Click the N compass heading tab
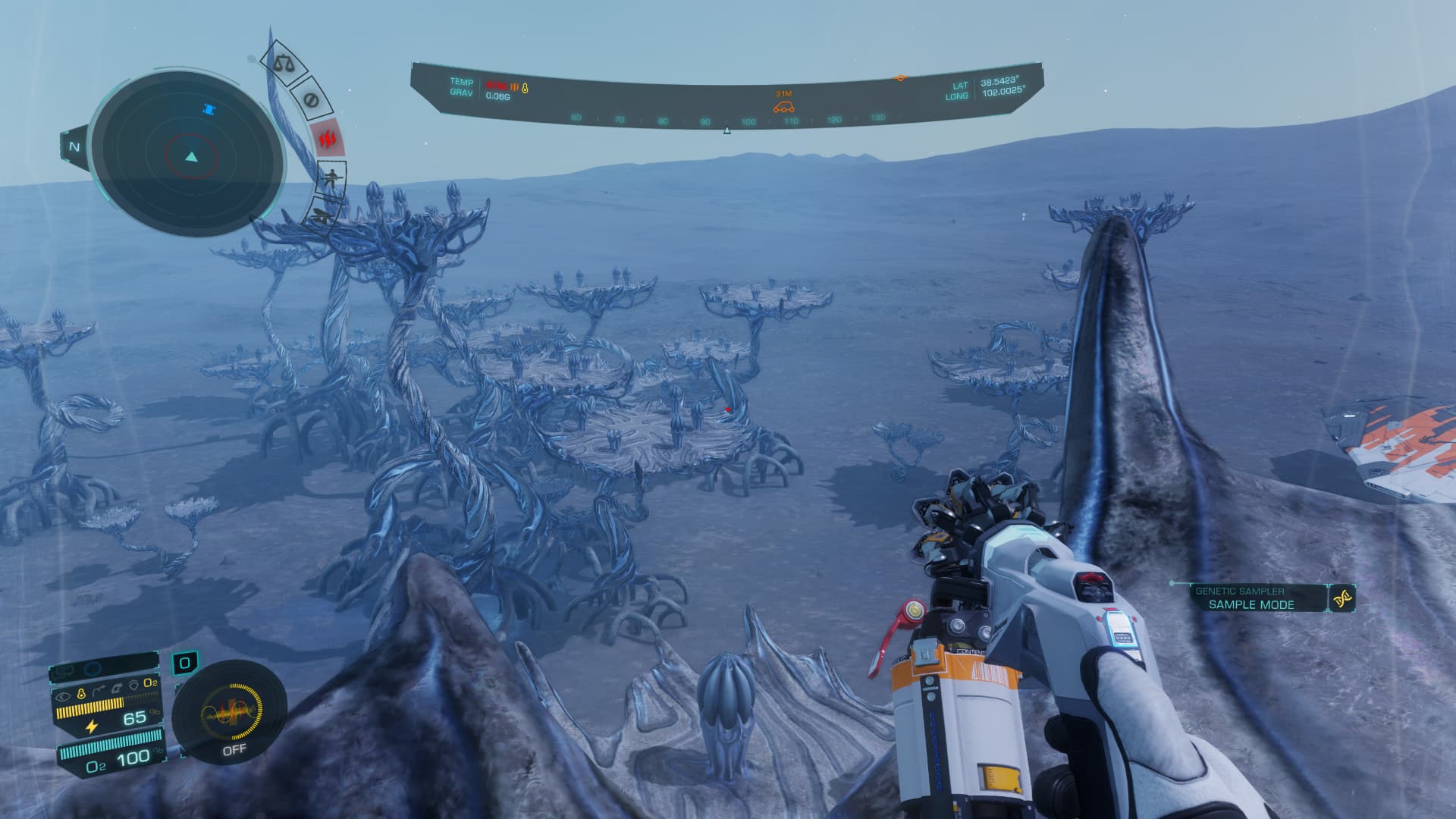 [x=74, y=147]
